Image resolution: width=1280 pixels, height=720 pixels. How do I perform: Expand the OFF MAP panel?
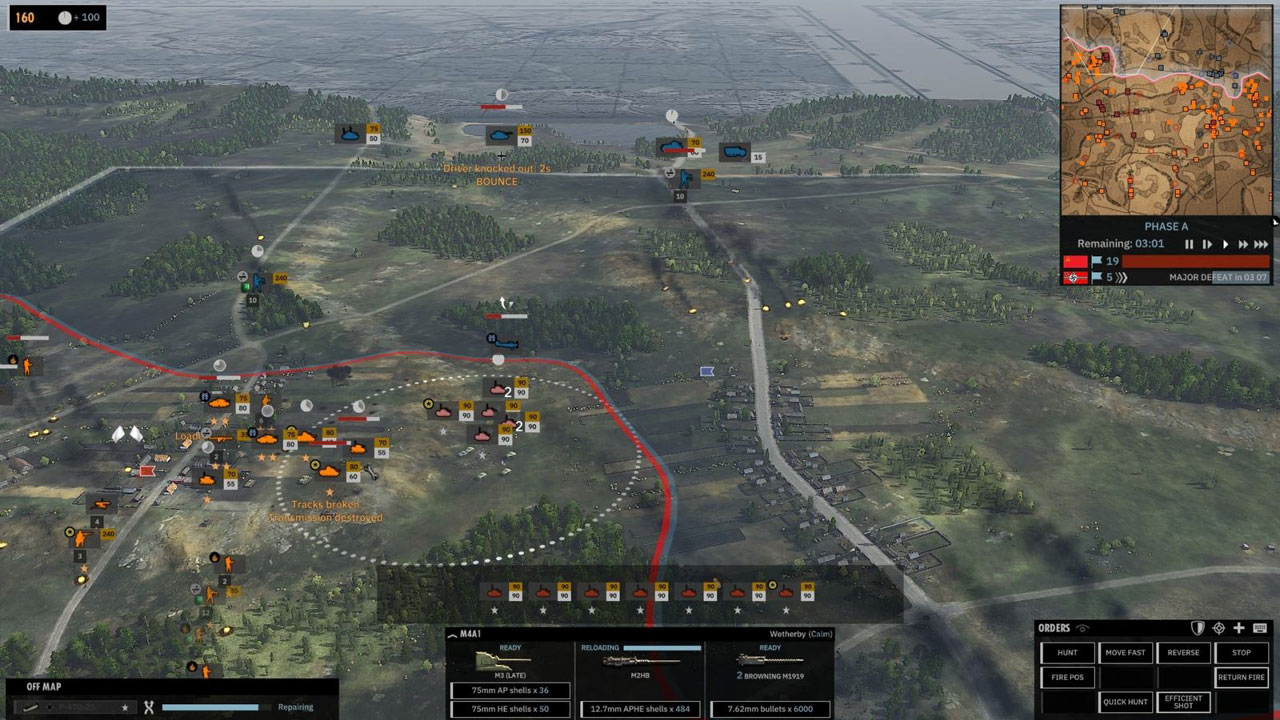click(x=43, y=686)
